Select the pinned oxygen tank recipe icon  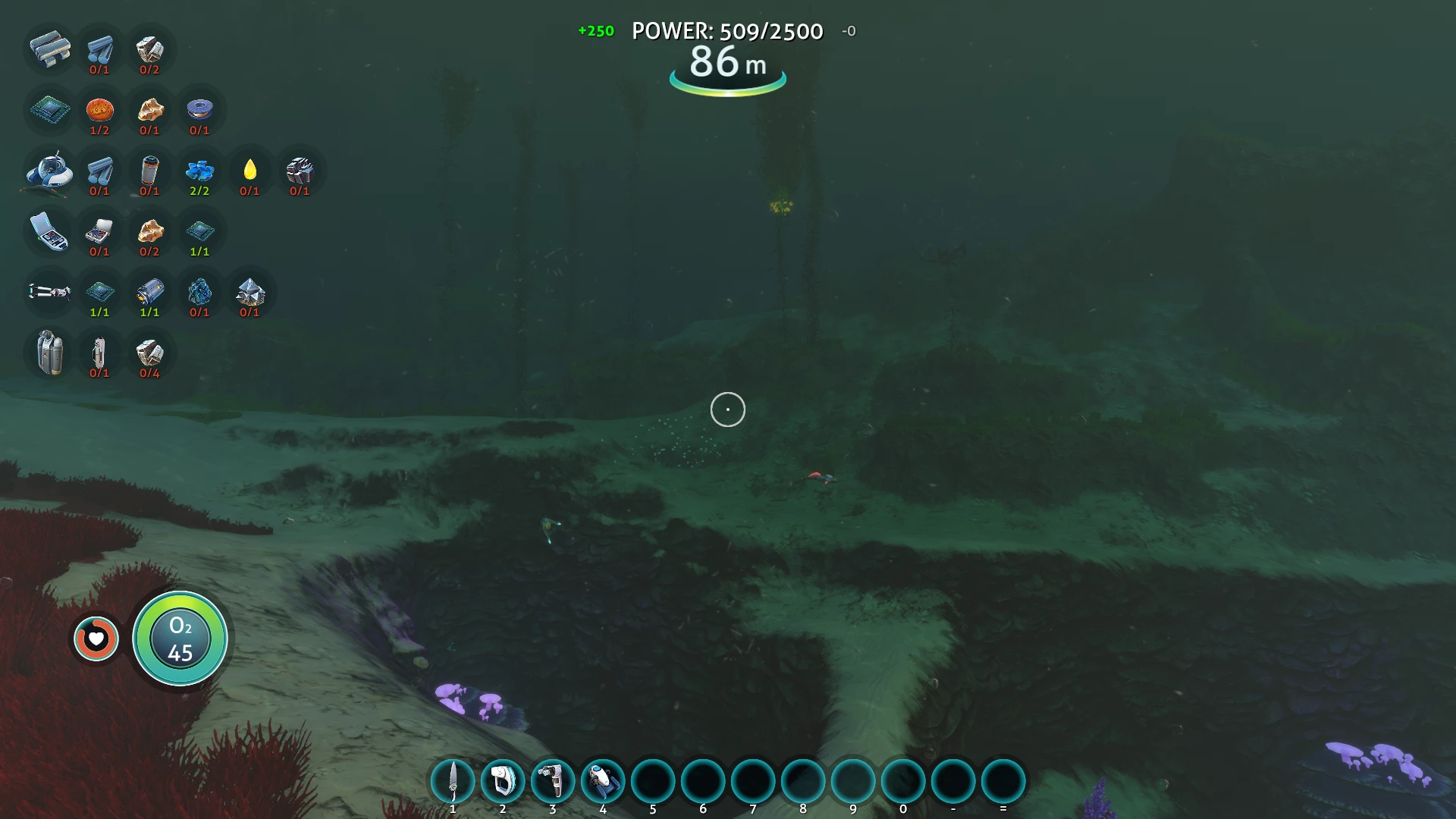click(50, 353)
